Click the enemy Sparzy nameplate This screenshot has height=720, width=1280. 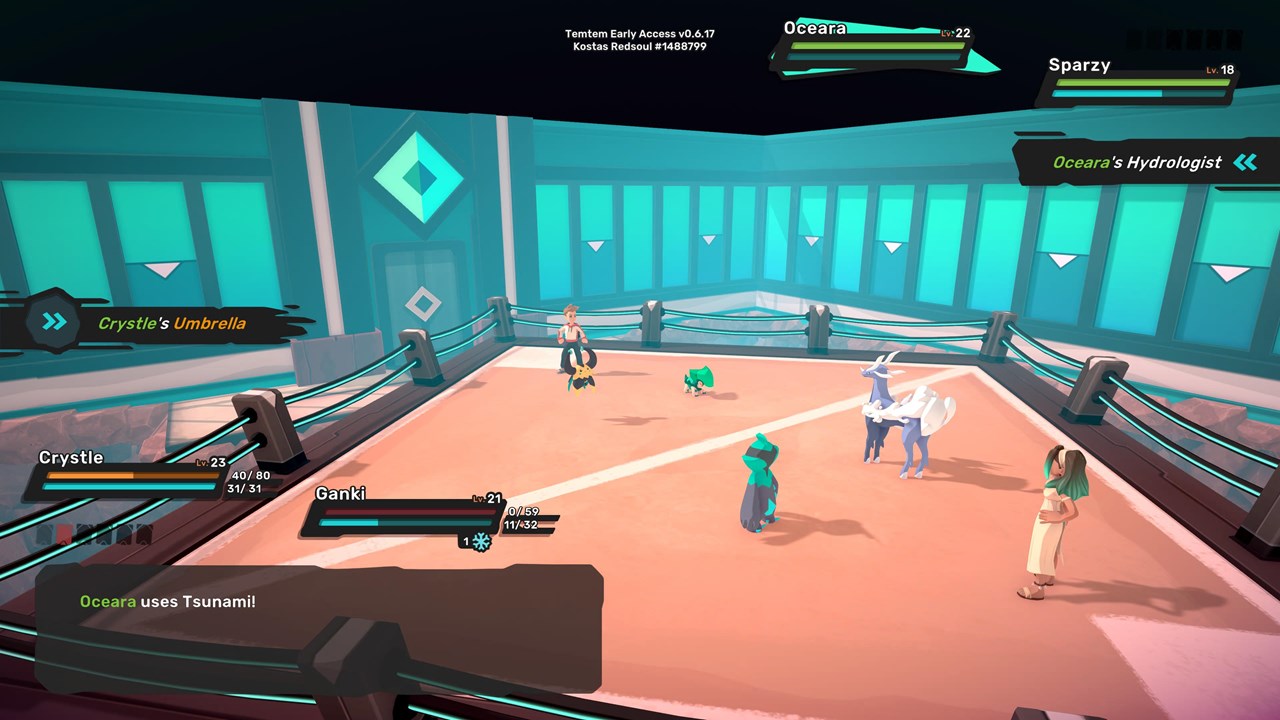(x=1138, y=82)
